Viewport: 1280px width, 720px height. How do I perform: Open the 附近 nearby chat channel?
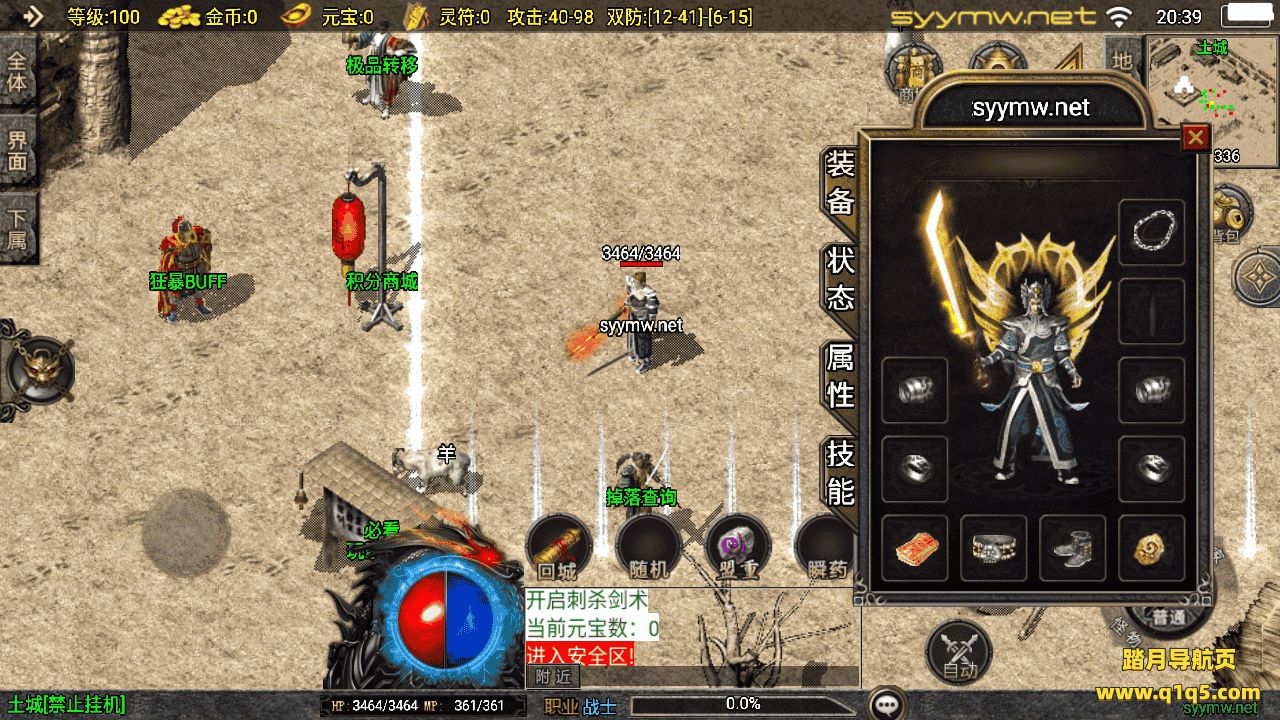pos(553,676)
